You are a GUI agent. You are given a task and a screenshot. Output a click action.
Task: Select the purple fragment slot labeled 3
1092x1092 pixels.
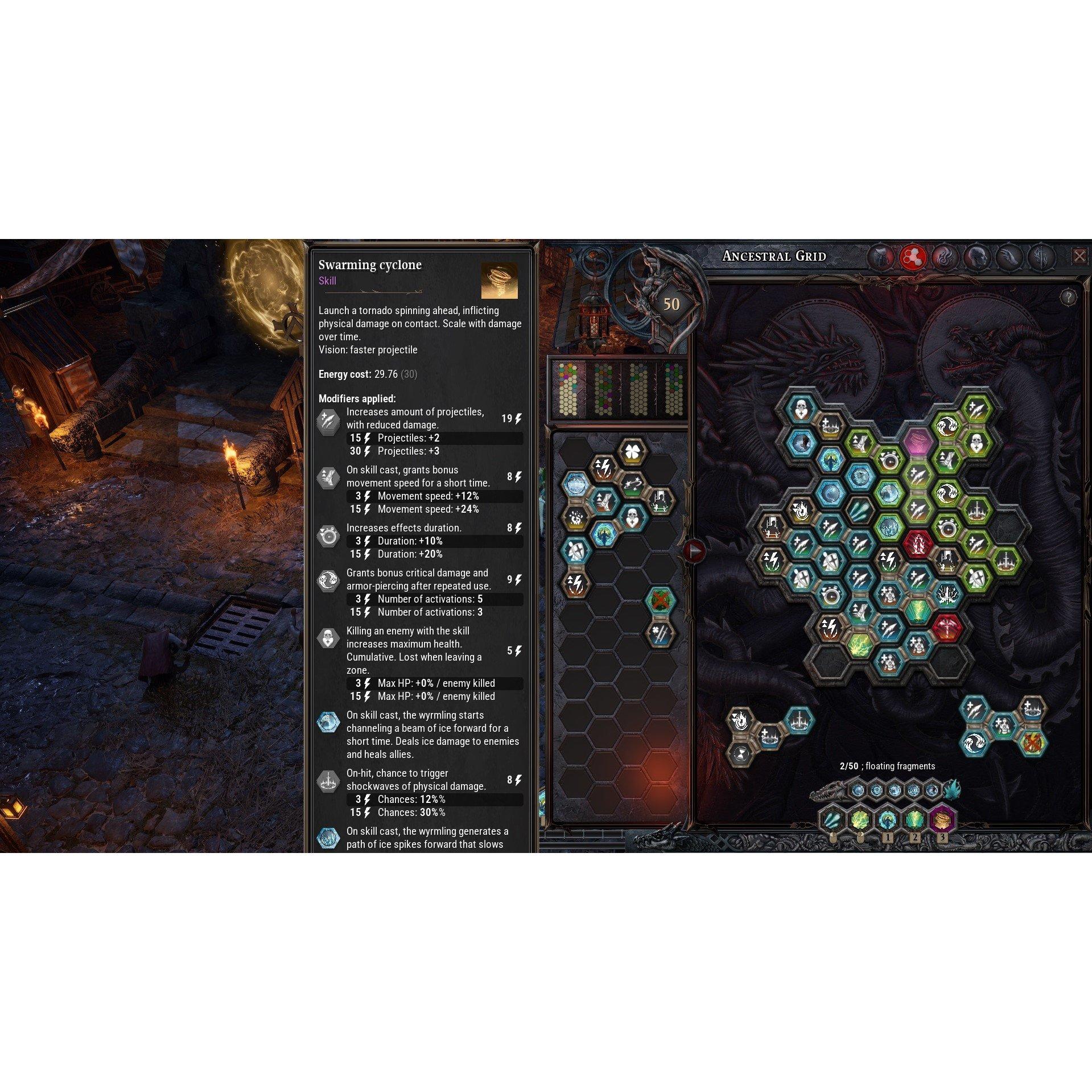tap(941, 819)
